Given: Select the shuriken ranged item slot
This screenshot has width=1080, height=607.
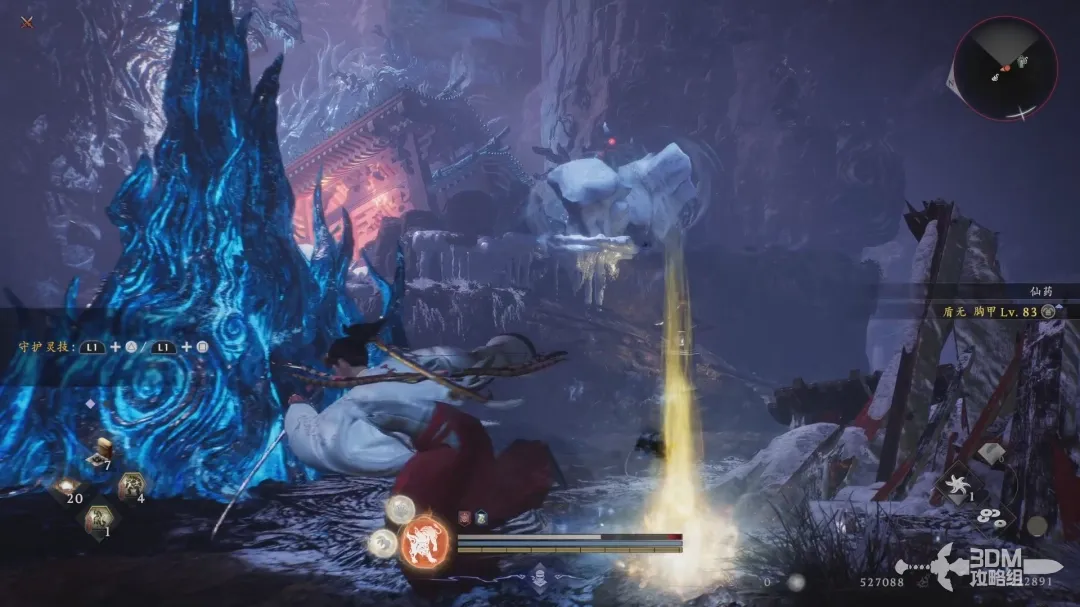Looking at the screenshot, I should pos(955,485).
